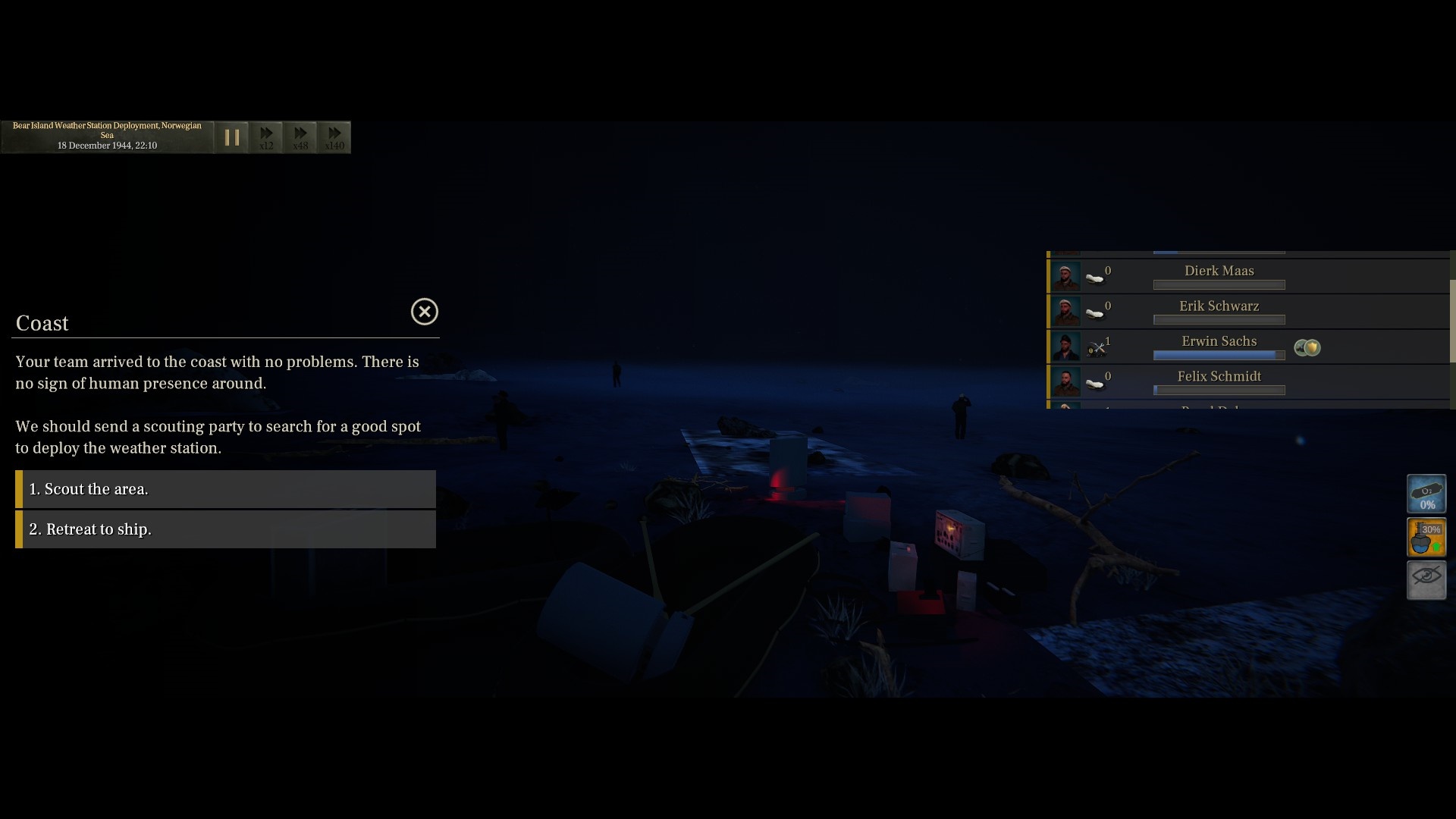Click Erwin Sachs's blue experience bar
The height and width of the screenshot is (819, 1456).
(1218, 355)
